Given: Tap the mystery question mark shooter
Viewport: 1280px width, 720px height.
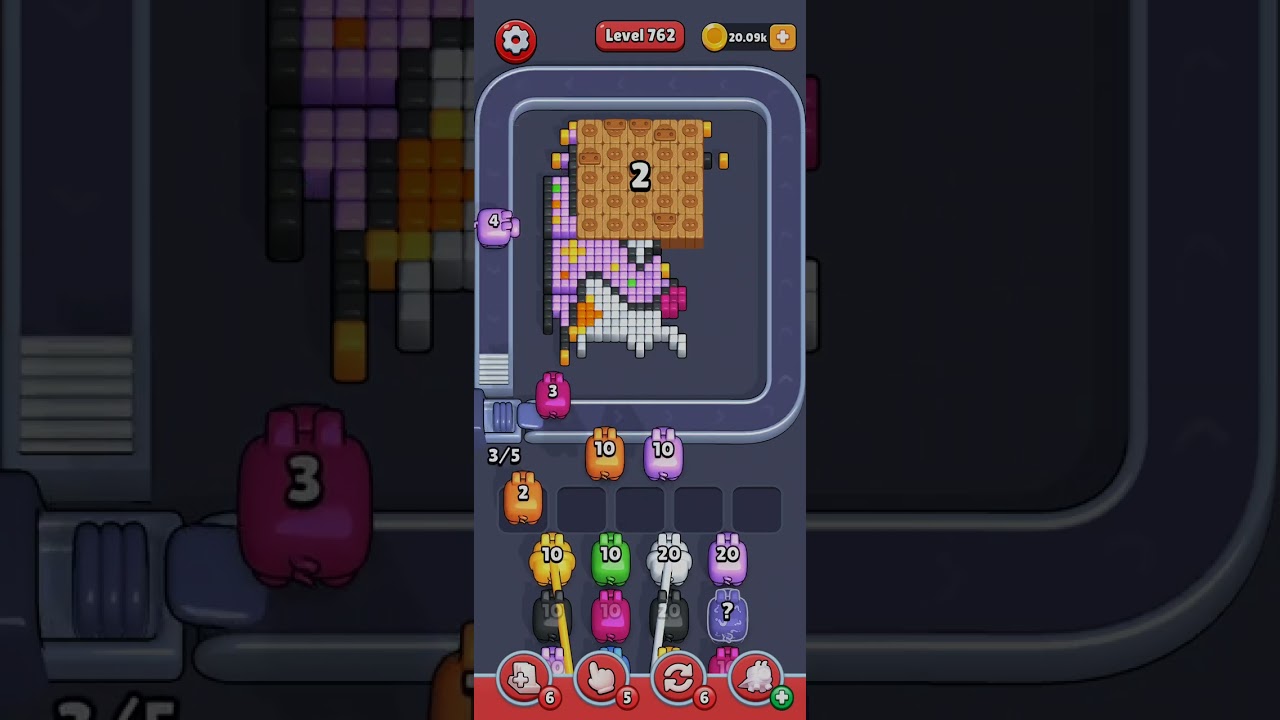Looking at the screenshot, I should pyautogui.click(x=727, y=617).
